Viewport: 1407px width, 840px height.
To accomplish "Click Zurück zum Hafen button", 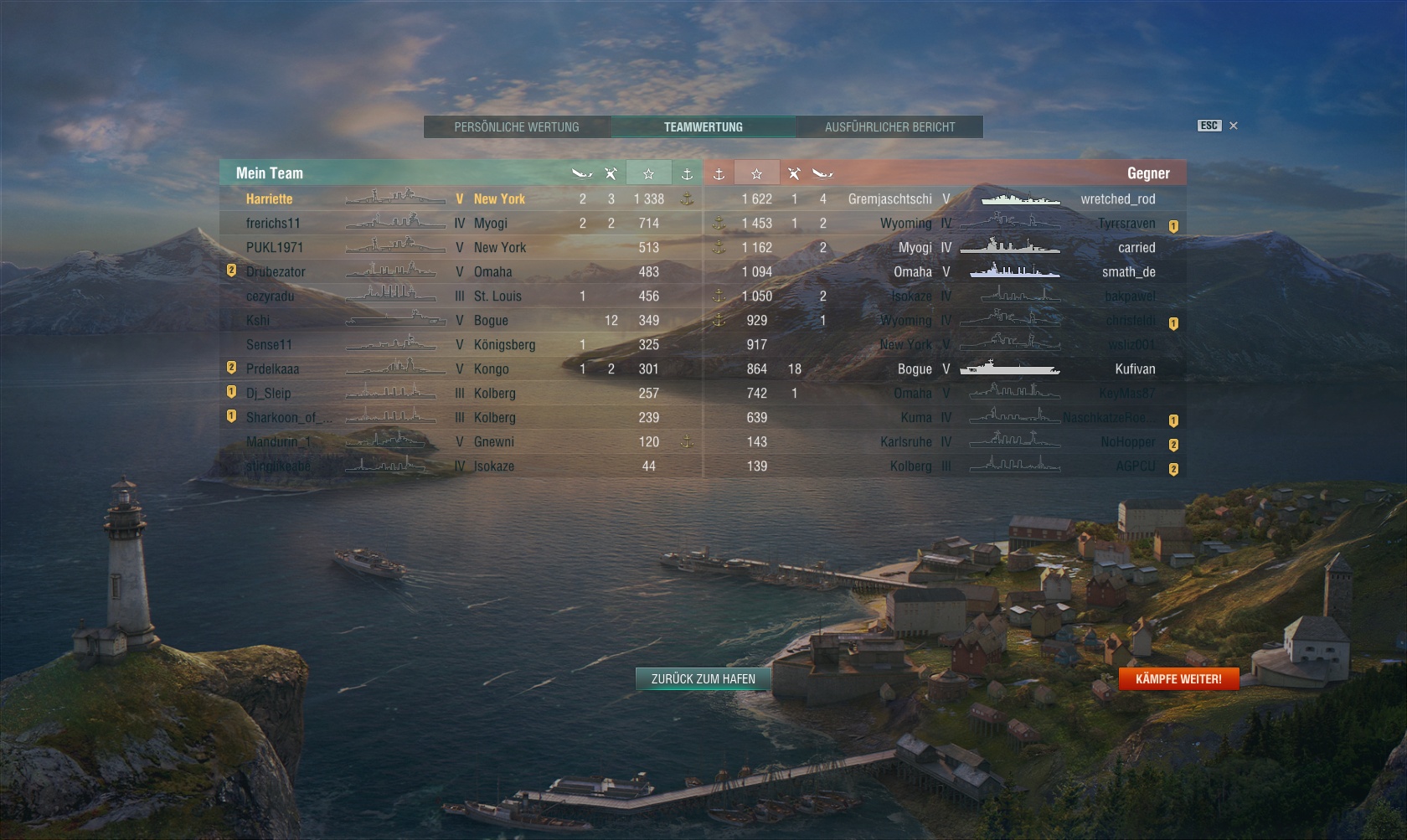I will 703,679.
